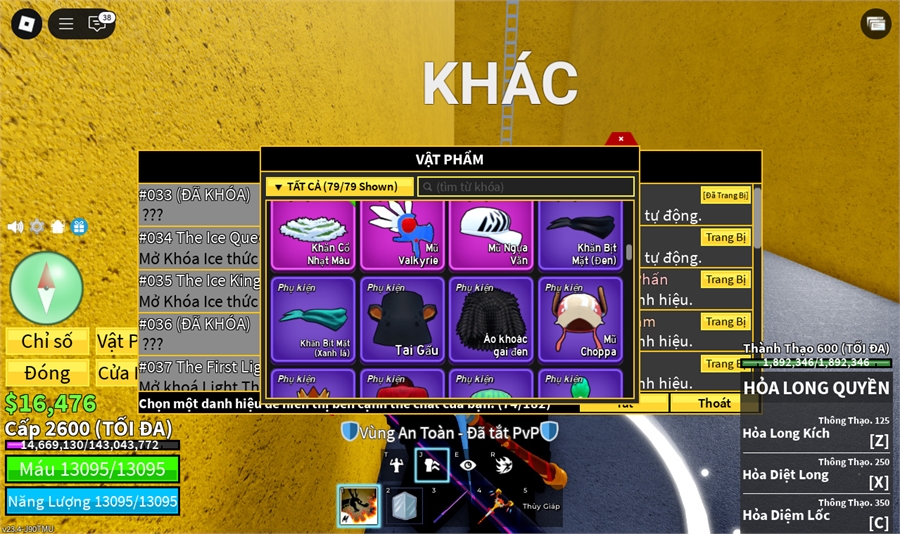Image resolution: width=900 pixels, height=534 pixels.
Task: Exit the title list with Thoát
Action: (x=714, y=403)
